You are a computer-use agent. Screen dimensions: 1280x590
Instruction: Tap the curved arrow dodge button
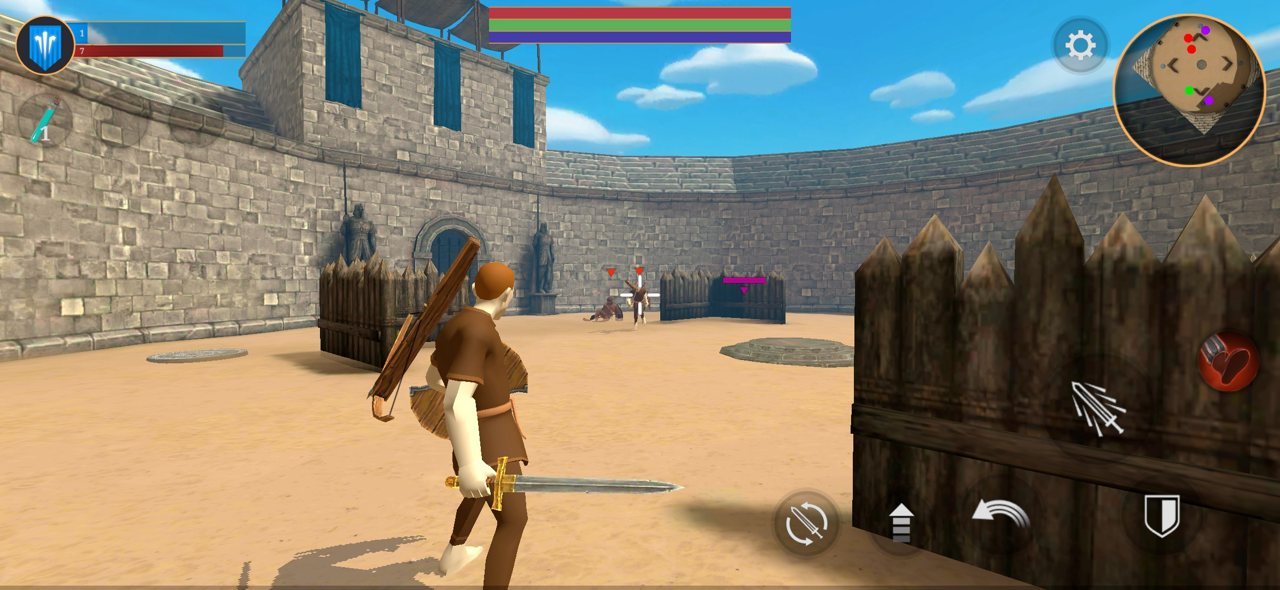click(1001, 516)
